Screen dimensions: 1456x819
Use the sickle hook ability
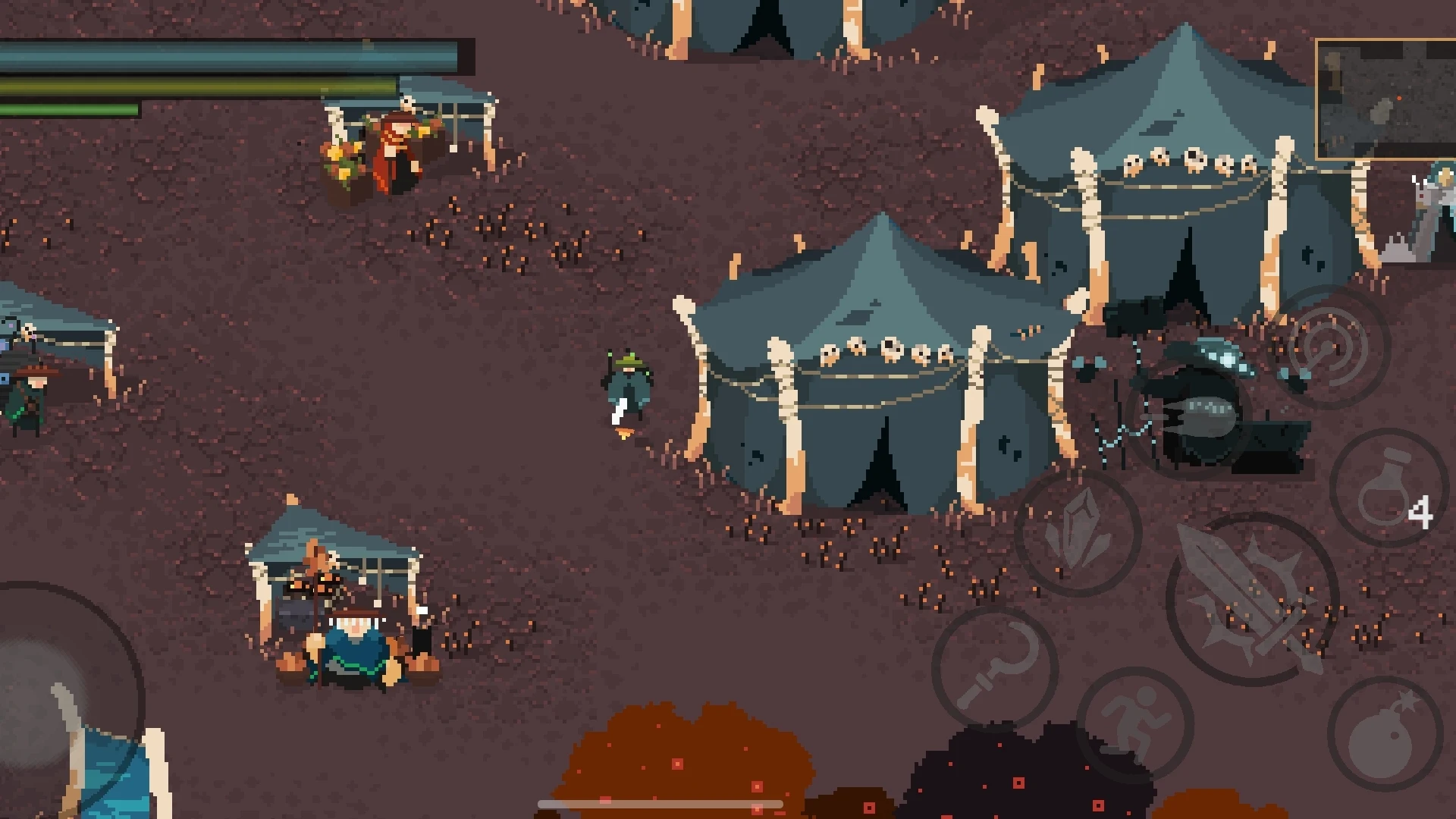[x=994, y=667]
